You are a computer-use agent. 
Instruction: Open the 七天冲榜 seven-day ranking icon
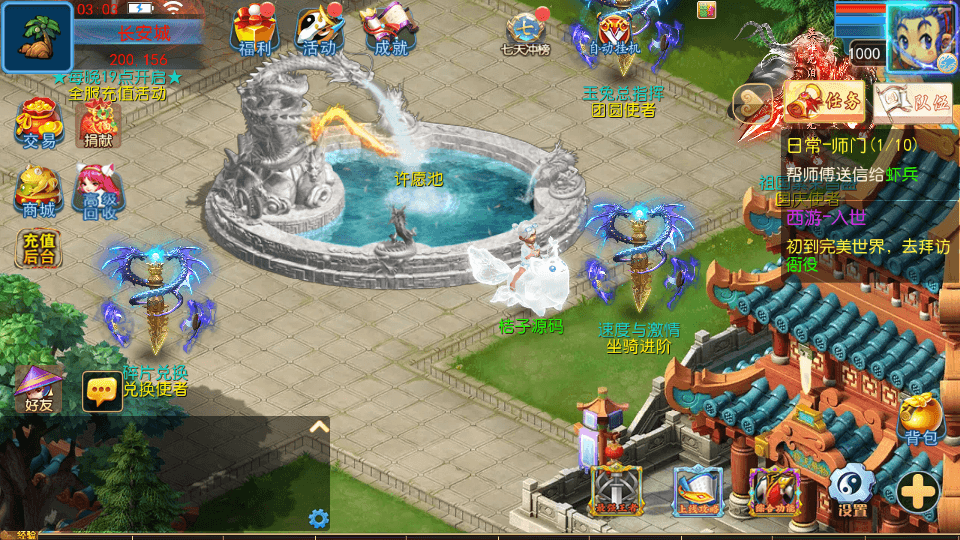coord(526,30)
